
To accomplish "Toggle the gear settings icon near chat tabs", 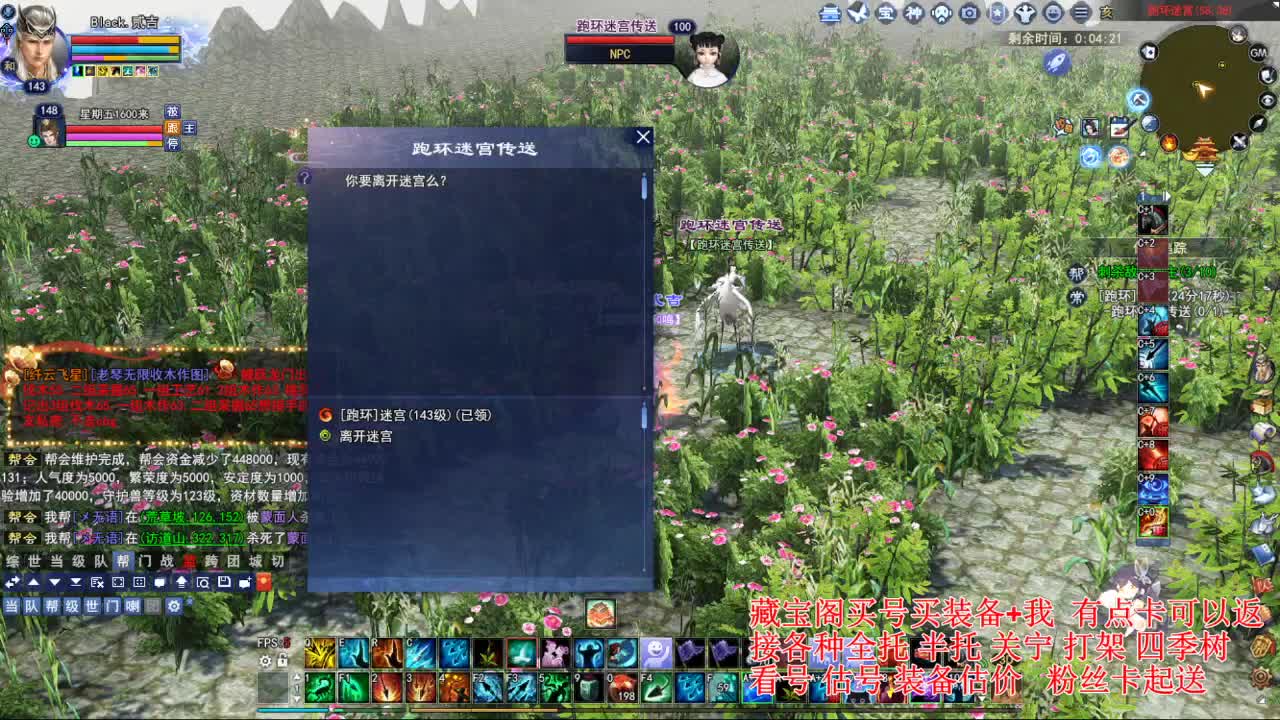I will point(174,606).
